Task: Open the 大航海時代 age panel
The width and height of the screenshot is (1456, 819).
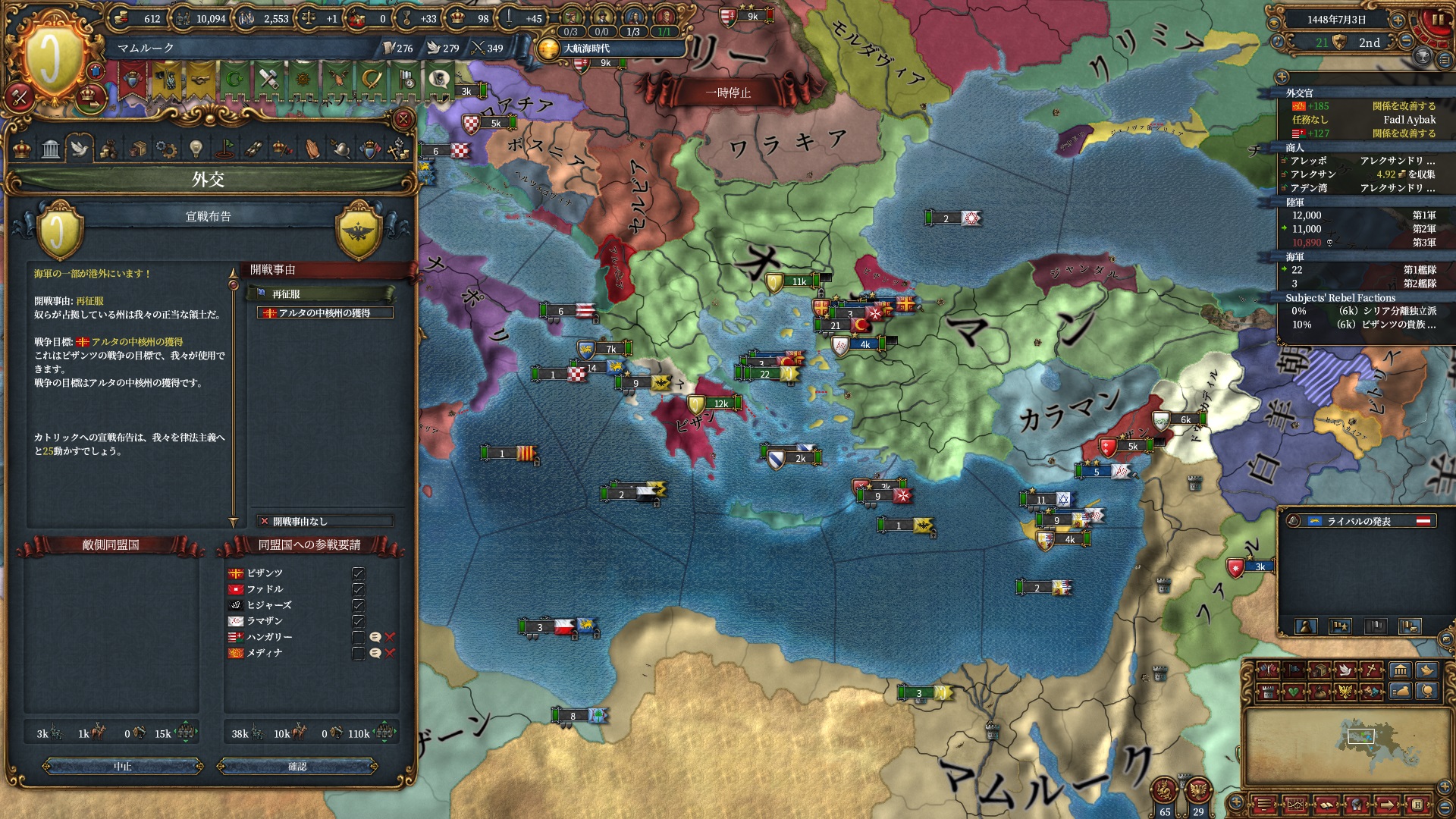Action: coord(586,49)
